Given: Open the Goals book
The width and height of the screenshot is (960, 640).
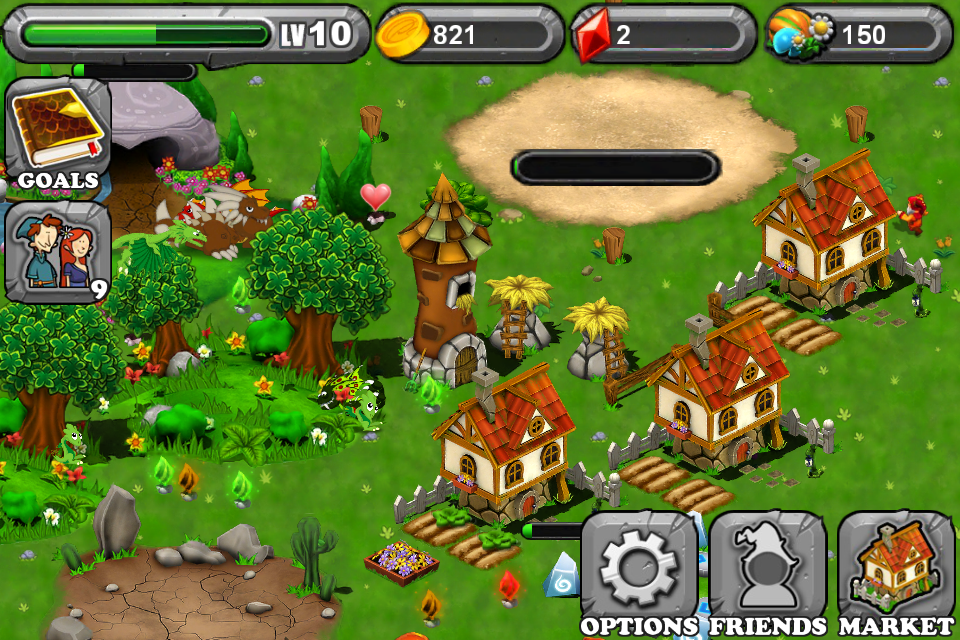Looking at the screenshot, I should [x=57, y=133].
